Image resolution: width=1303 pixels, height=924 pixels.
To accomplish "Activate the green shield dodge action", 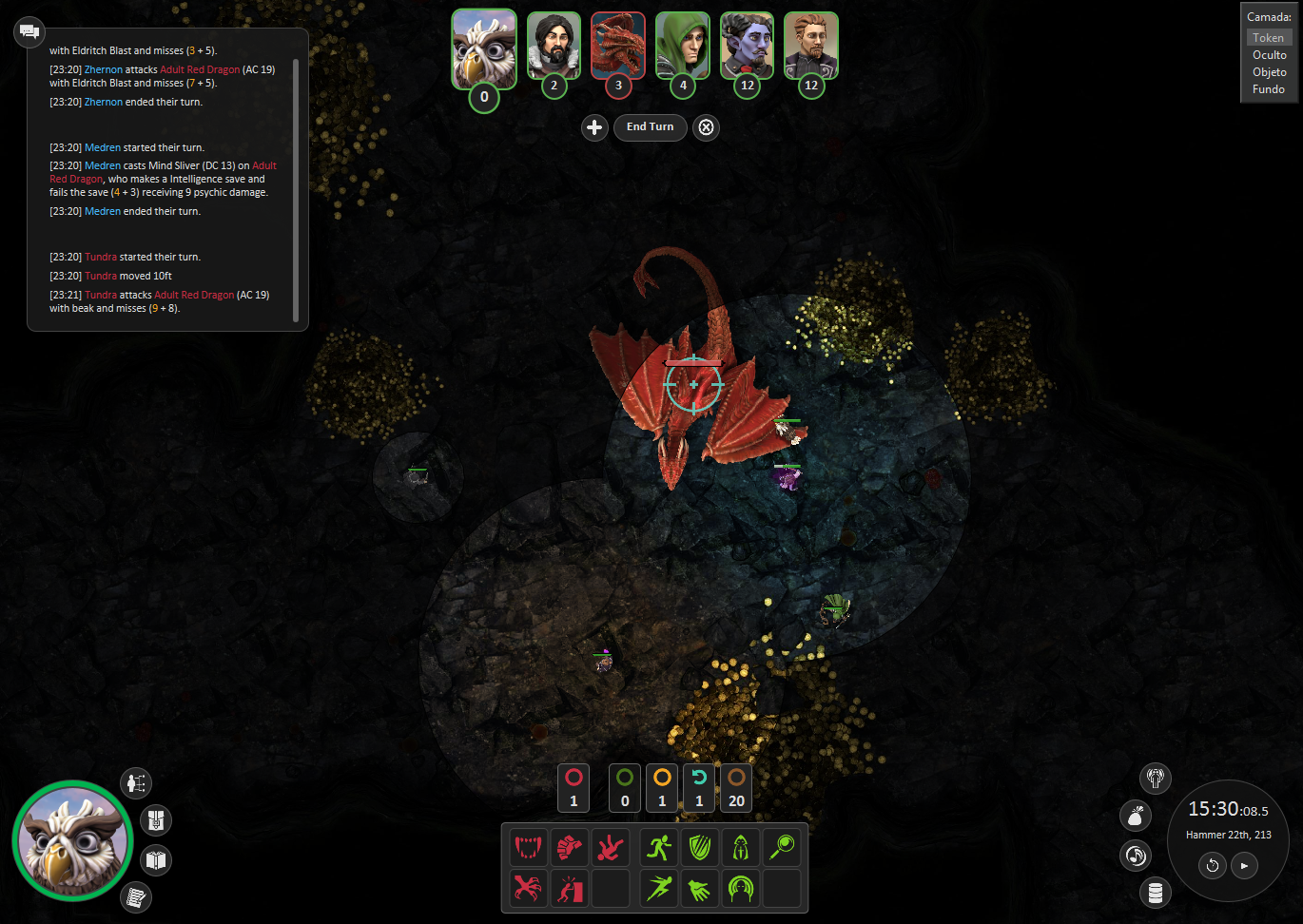I will tap(700, 847).
